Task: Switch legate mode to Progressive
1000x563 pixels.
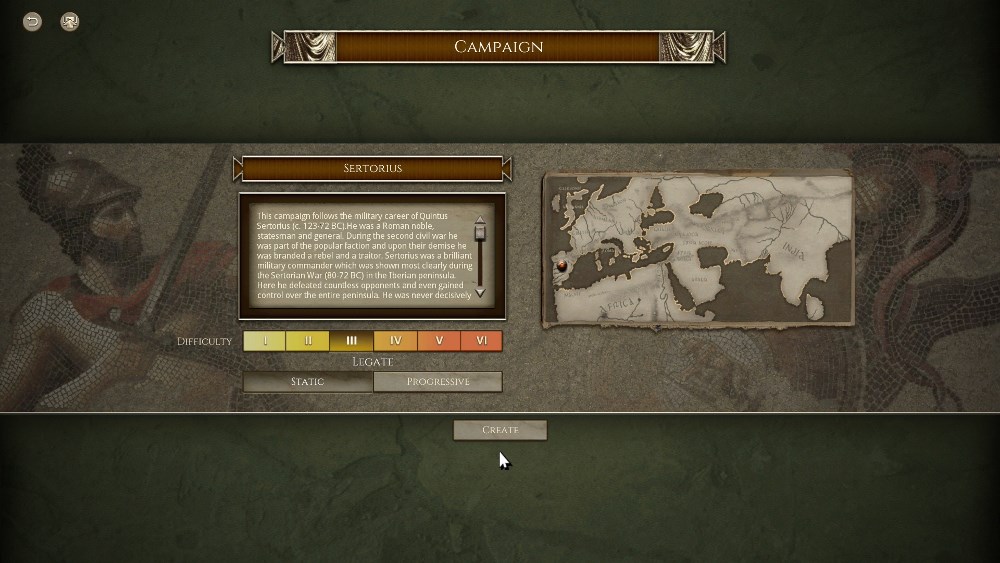Action: [437, 382]
